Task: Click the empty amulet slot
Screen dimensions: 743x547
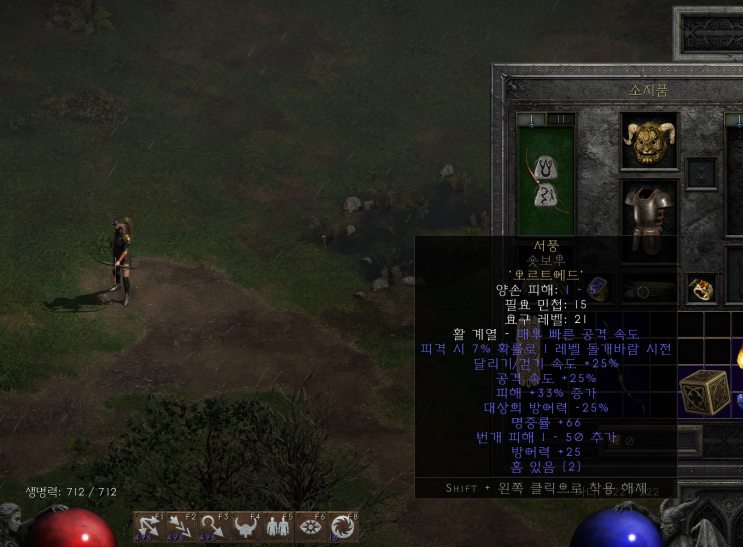Action: 700,172
